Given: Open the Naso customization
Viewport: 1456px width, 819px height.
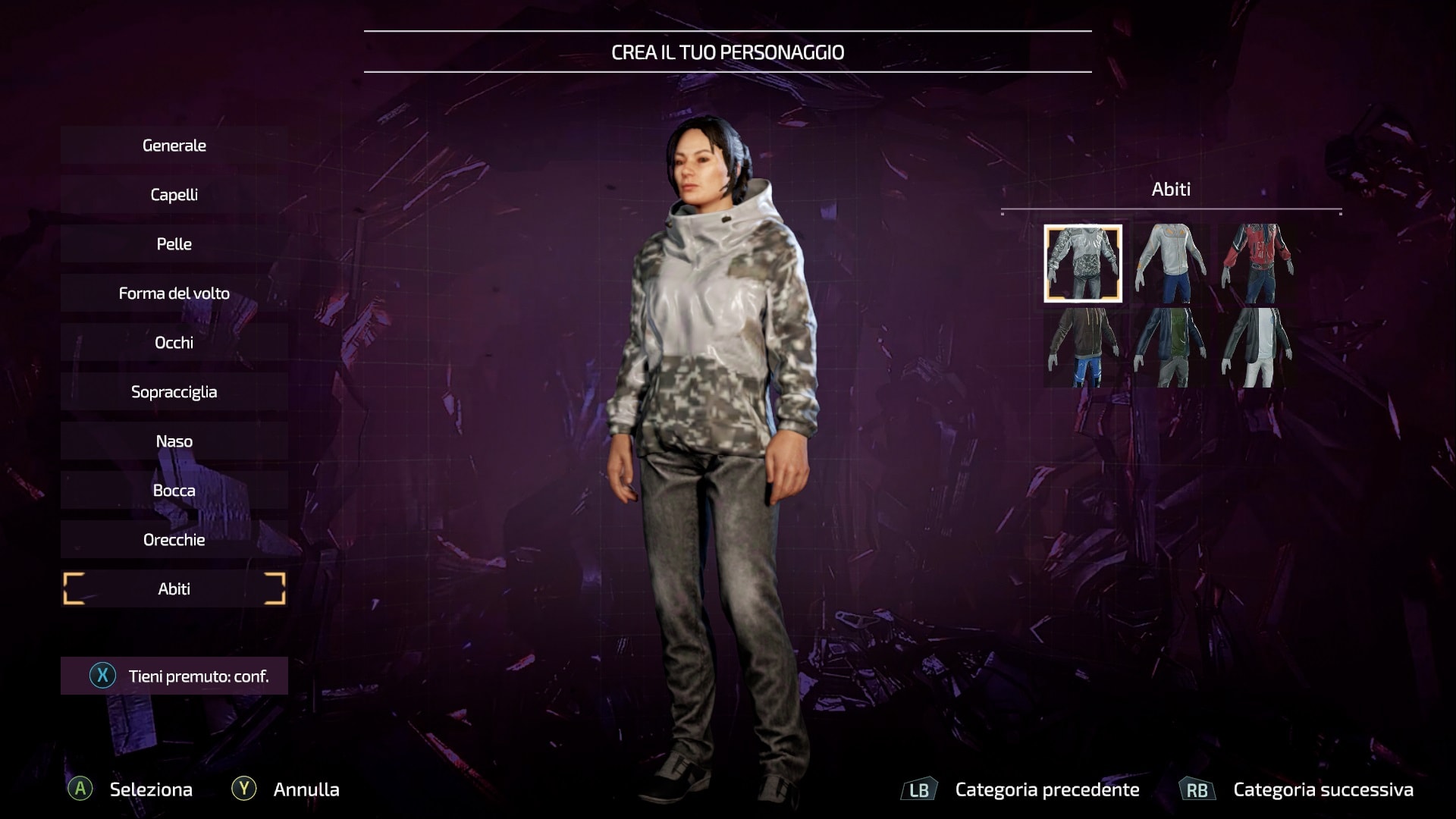Looking at the screenshot, I should [174, 441].
